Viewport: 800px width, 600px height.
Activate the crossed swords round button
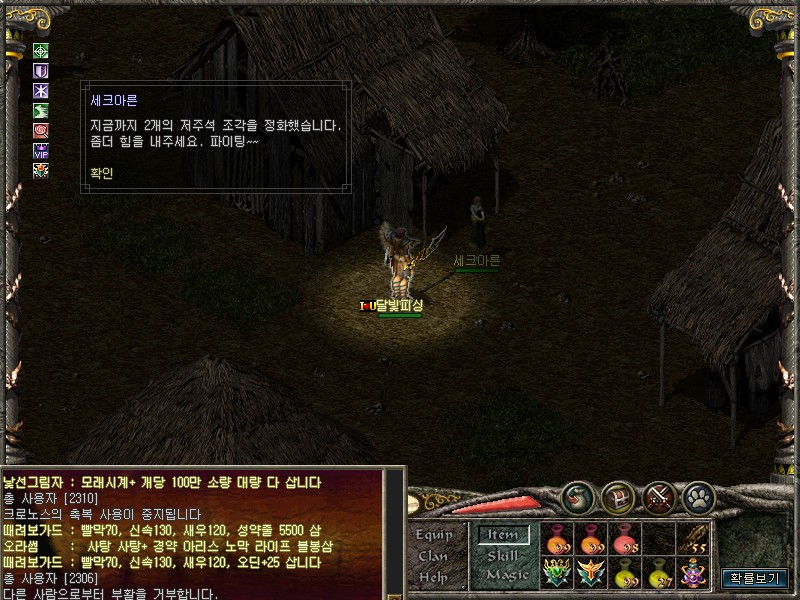(659, 497)
